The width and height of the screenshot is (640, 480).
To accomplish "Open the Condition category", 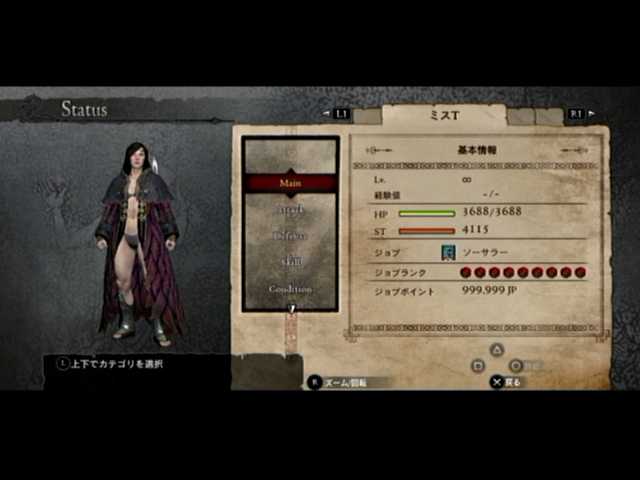I will click(x=290, y=288).
